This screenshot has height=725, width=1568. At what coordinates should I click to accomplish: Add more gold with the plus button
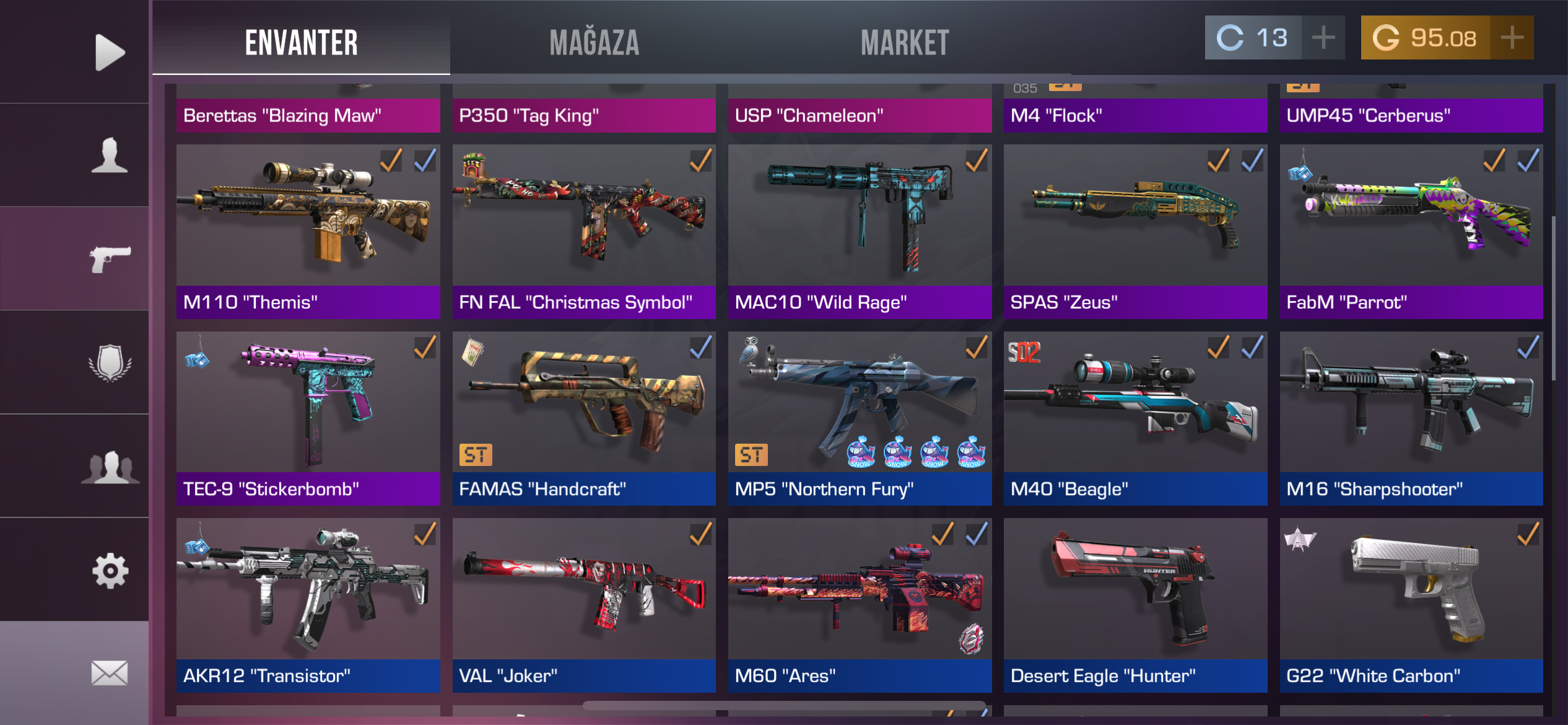click(1512, 38)
